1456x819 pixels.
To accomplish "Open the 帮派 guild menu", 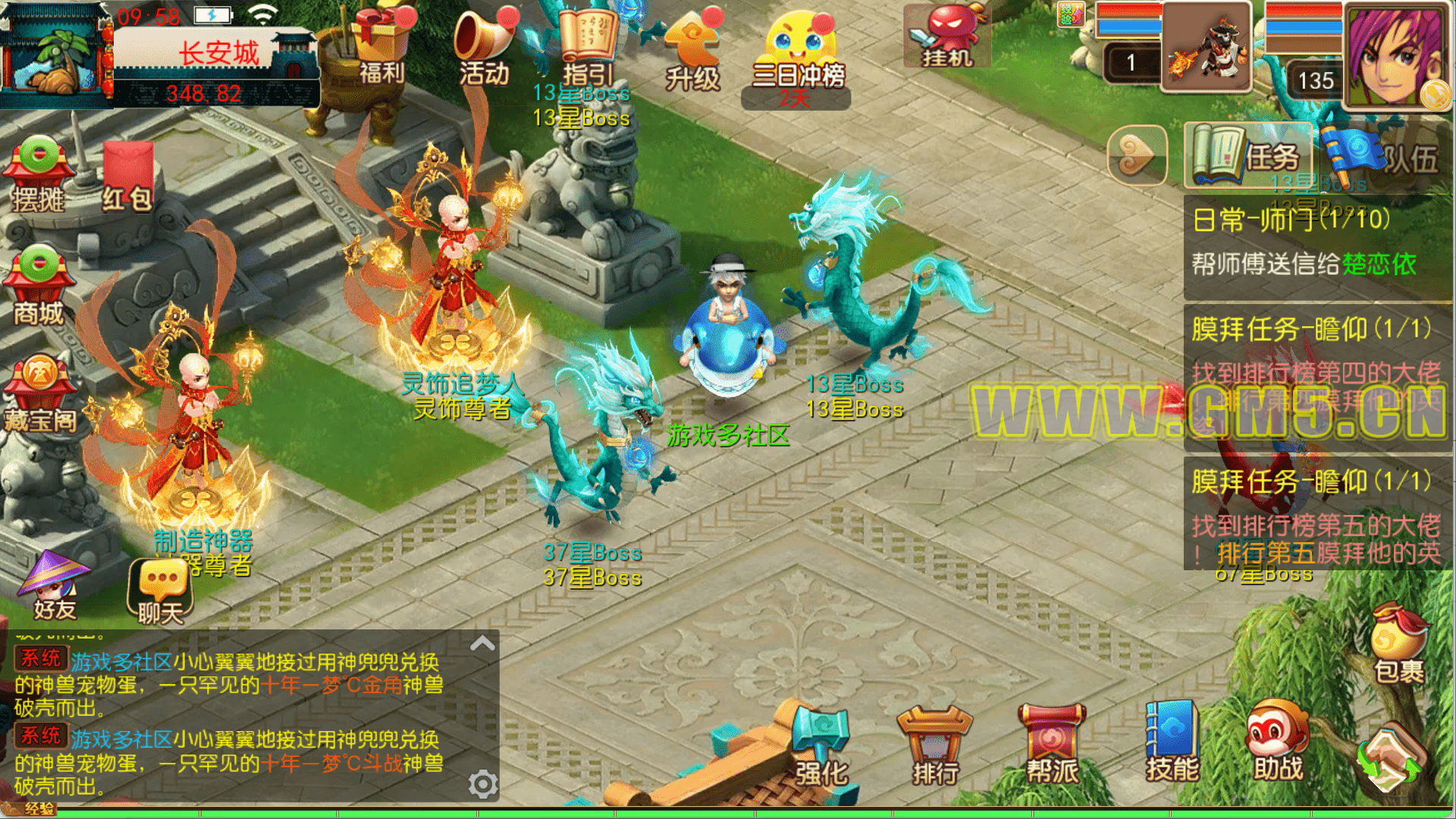I will coord(1052,747).
